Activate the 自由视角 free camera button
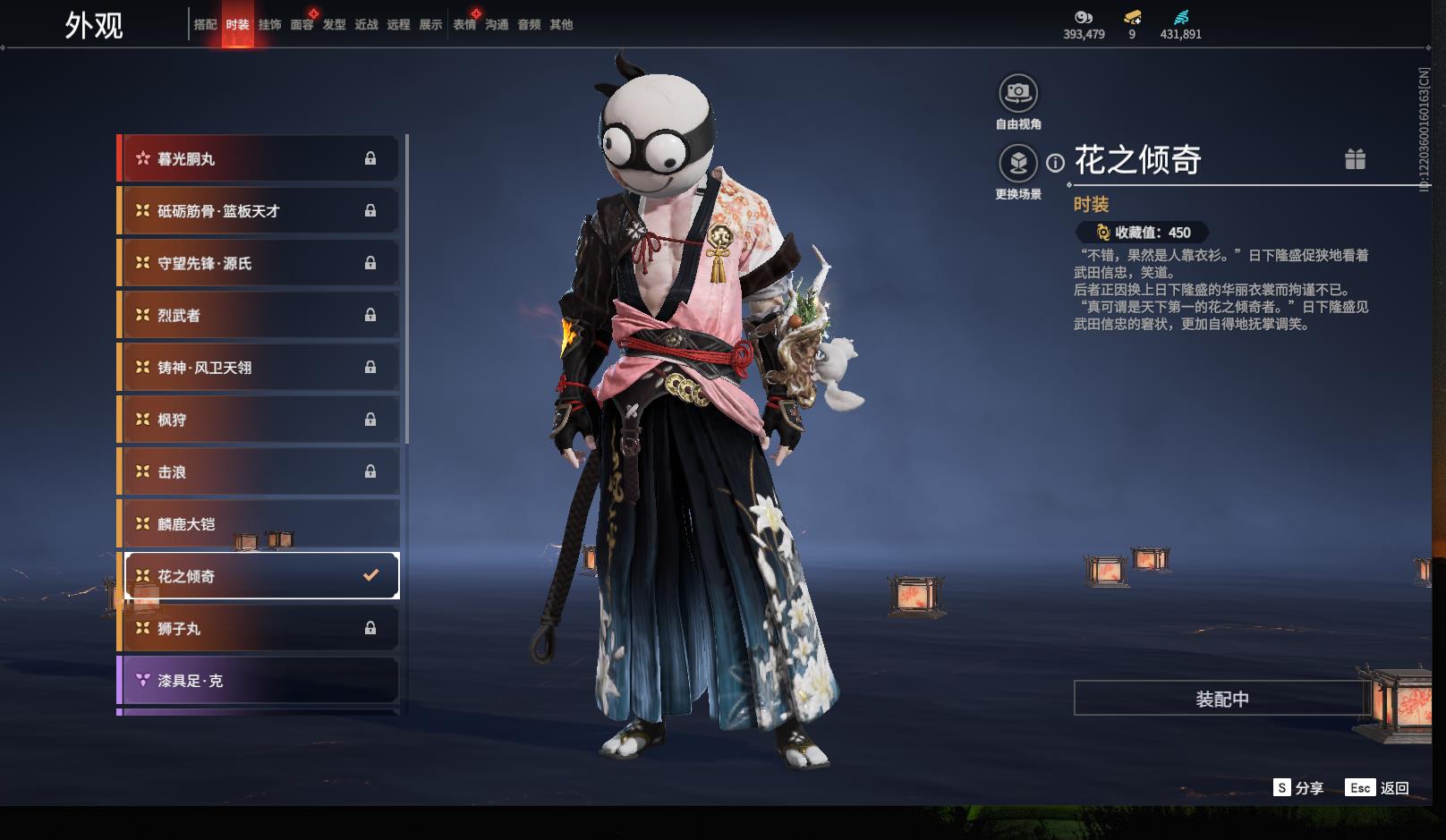 click(x=1018, y=93)
